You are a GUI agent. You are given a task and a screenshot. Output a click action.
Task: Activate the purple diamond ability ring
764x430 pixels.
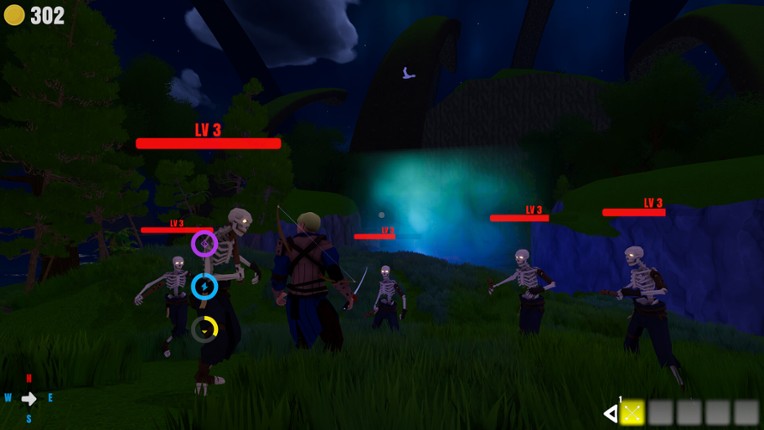coord(204,243)
